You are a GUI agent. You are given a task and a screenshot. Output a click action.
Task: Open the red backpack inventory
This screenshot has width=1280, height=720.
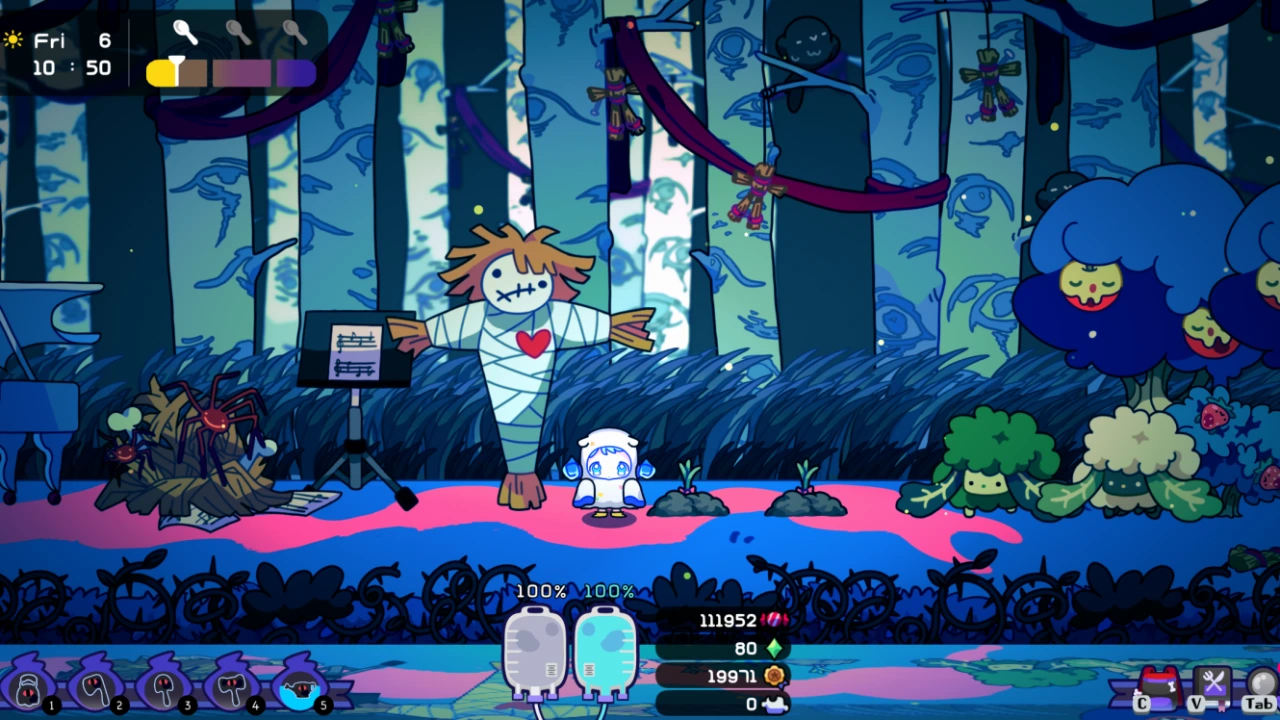[x=1160, y=684]
